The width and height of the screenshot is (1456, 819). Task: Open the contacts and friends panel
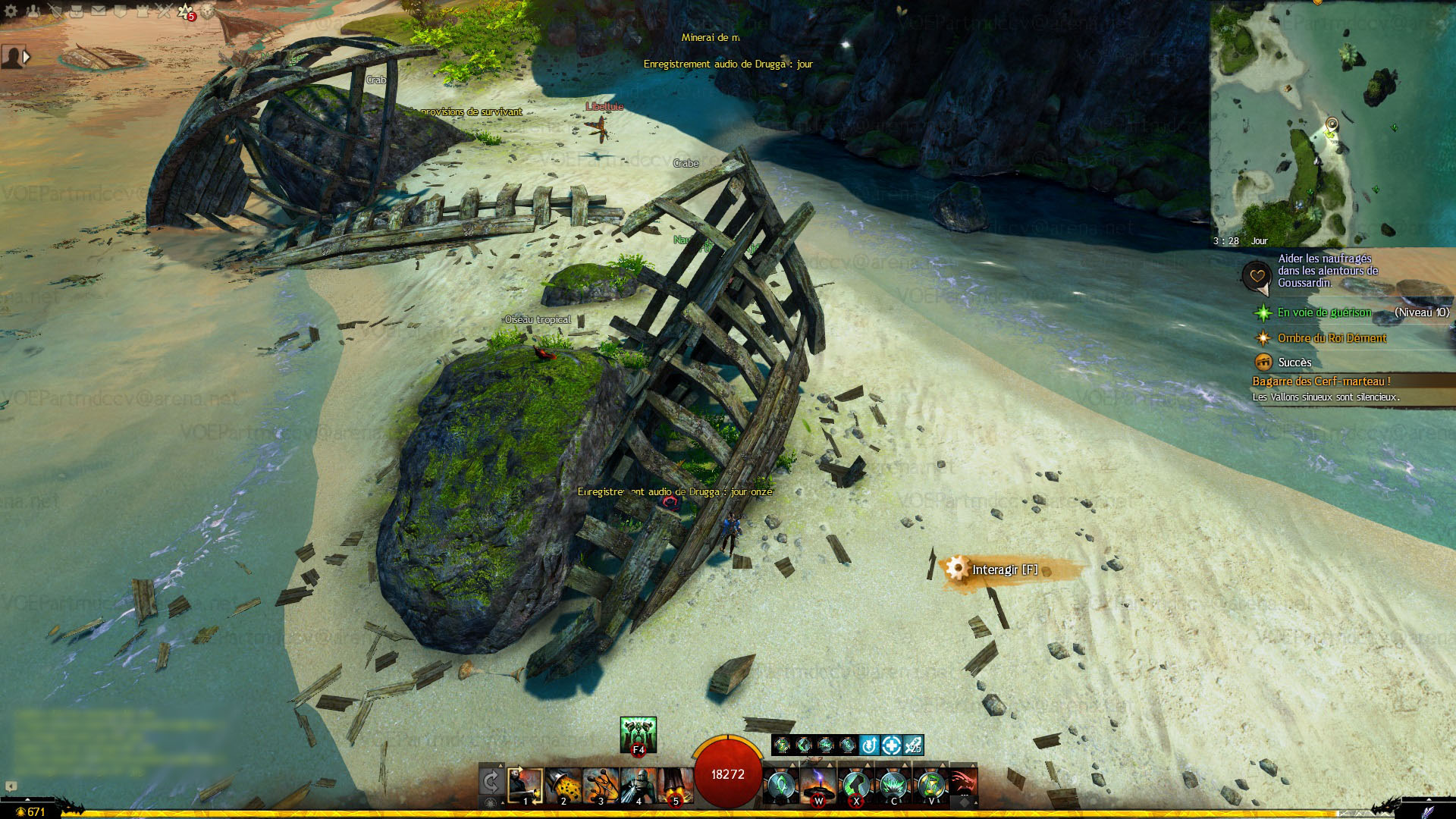(33, 11)
